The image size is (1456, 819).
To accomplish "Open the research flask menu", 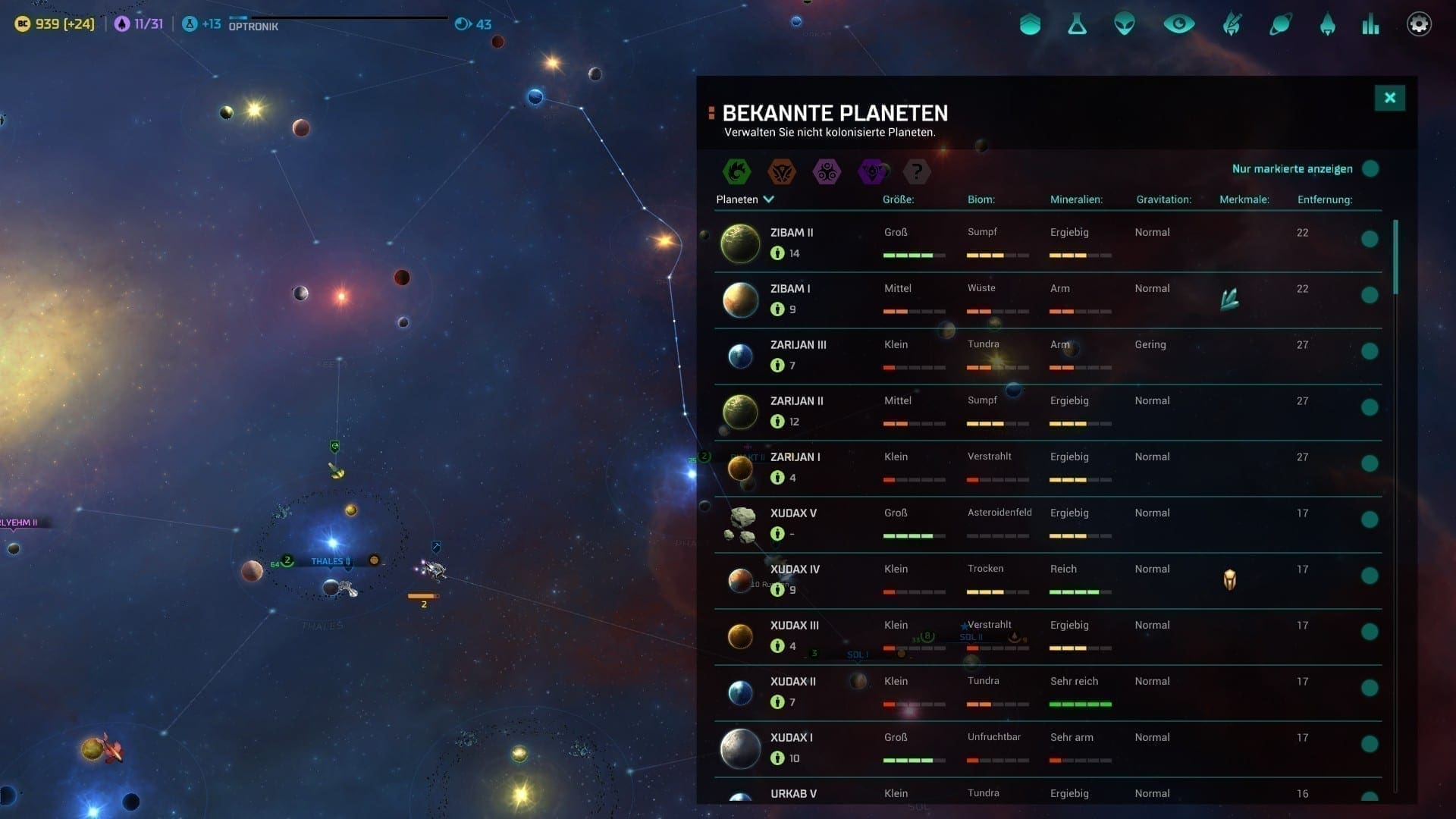I will (x=1077, y=24).
